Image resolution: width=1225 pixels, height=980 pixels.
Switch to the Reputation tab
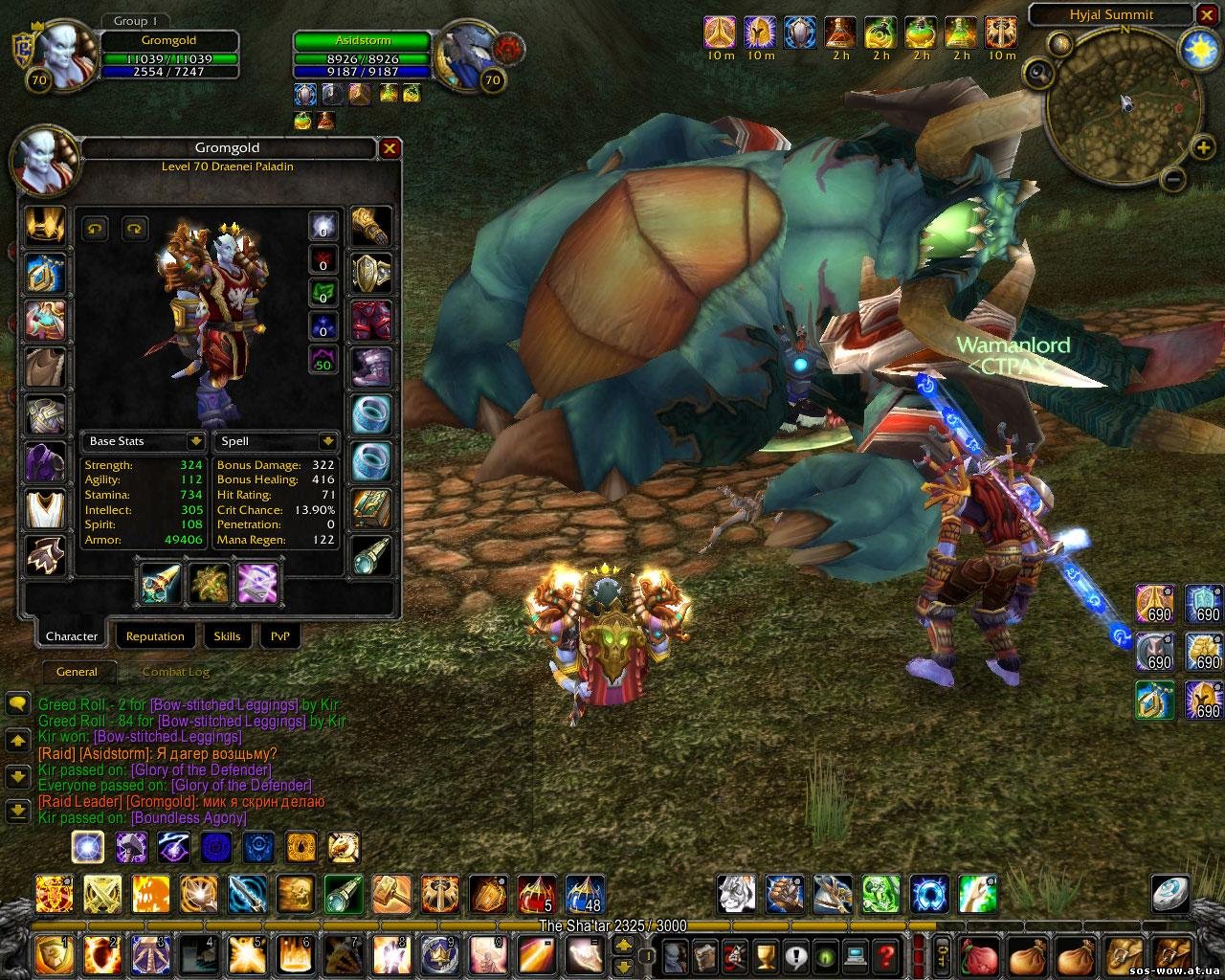[x=155, y=636]
